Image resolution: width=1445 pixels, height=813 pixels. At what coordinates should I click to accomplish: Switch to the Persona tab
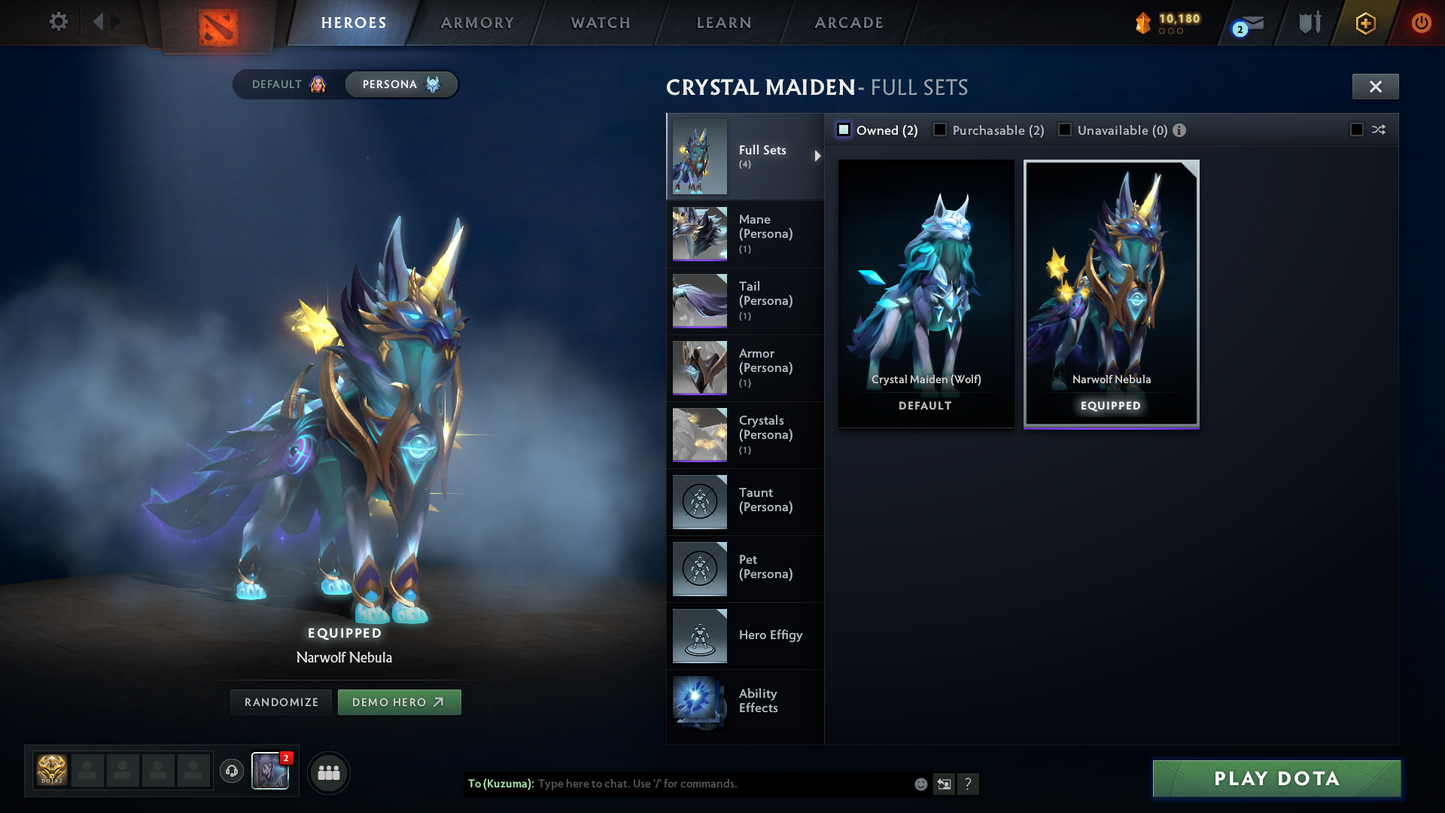tap(400, 84)
